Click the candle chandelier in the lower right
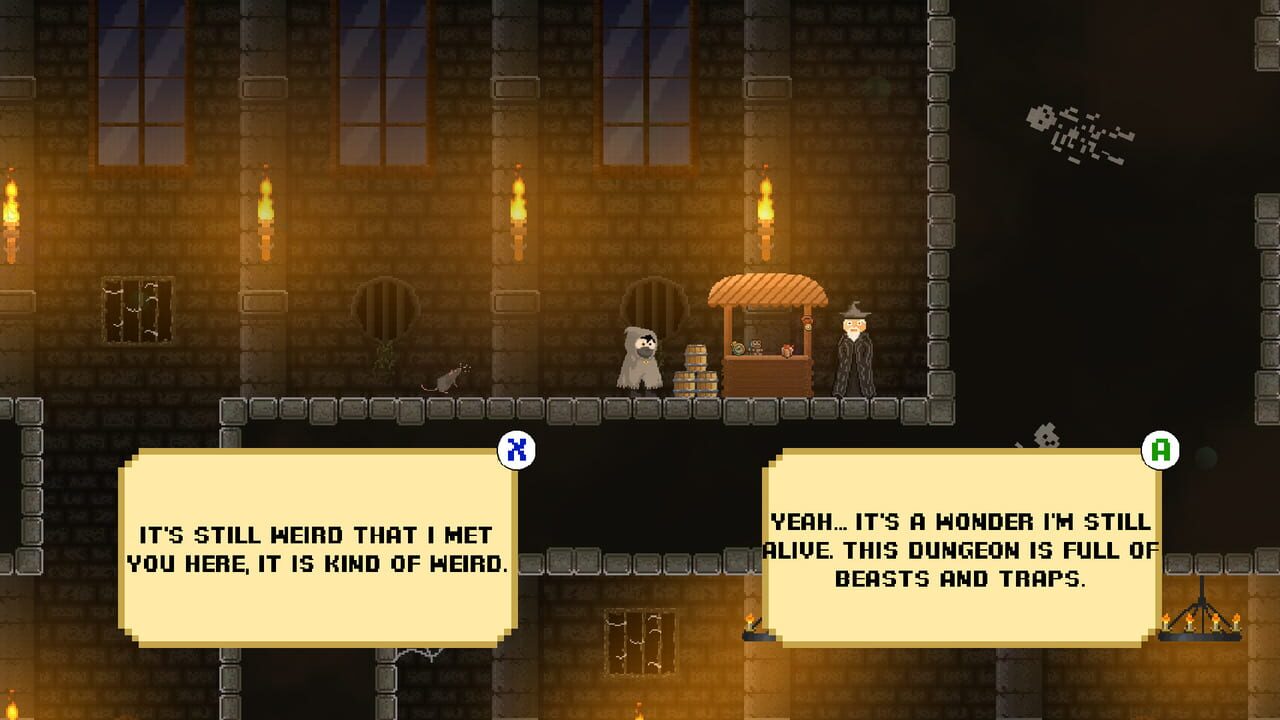Screen dimensions: 1280x720 coord(1198,625)
